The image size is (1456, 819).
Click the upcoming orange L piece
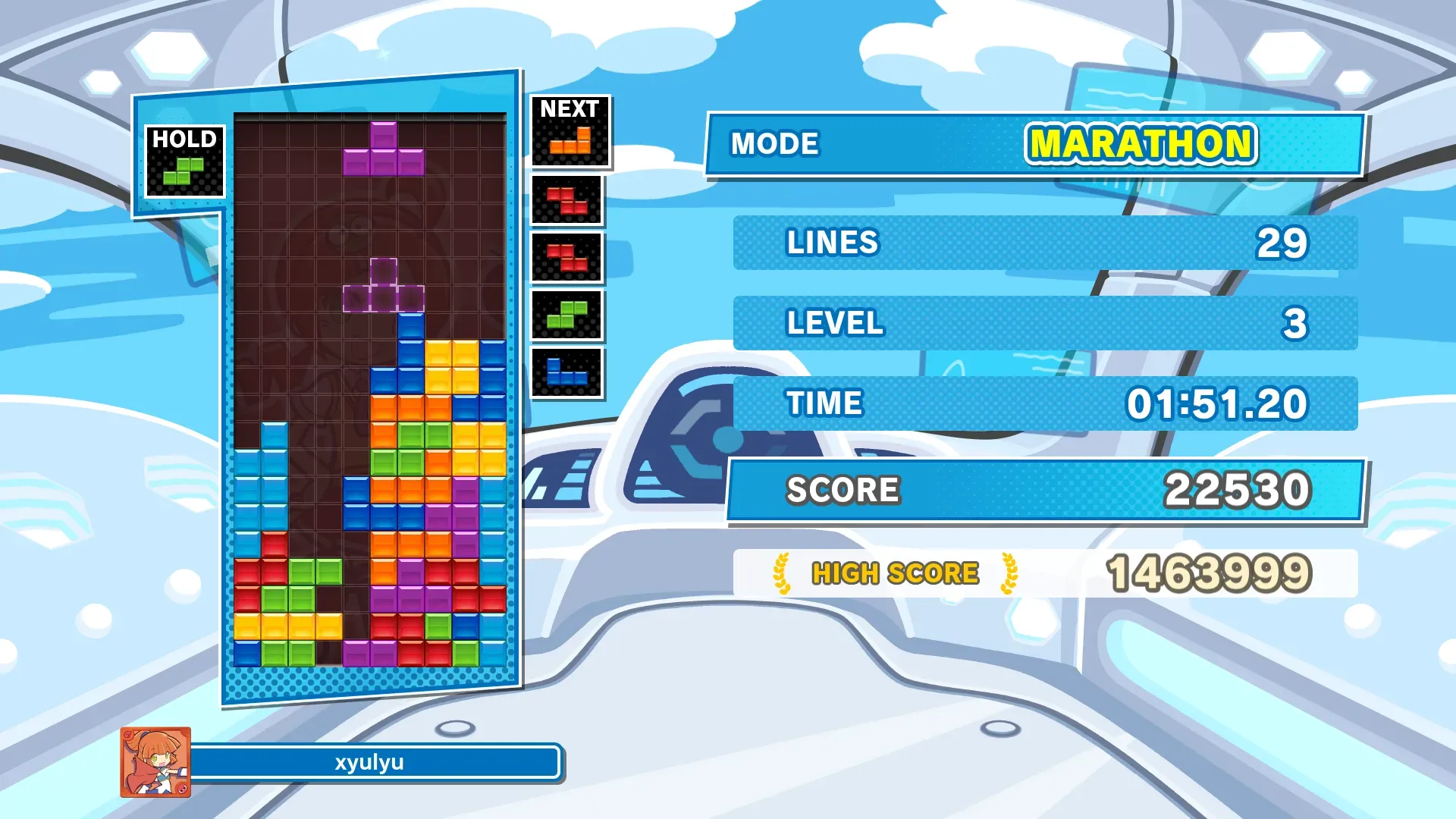click(570, 142)
